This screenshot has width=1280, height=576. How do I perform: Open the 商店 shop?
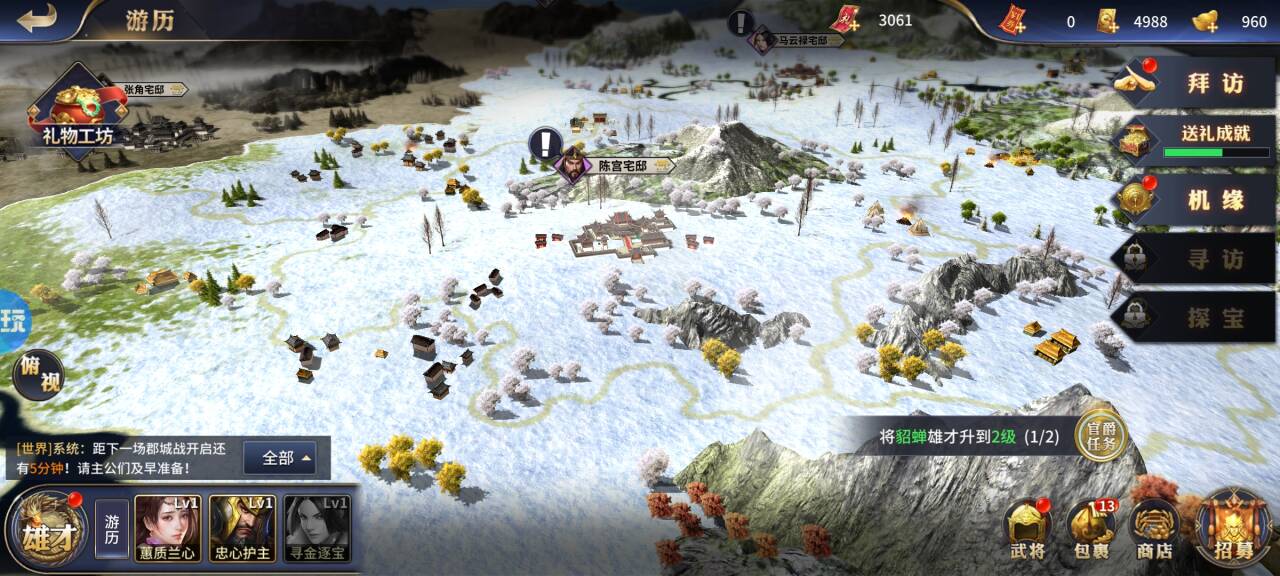pos(1153,530)
